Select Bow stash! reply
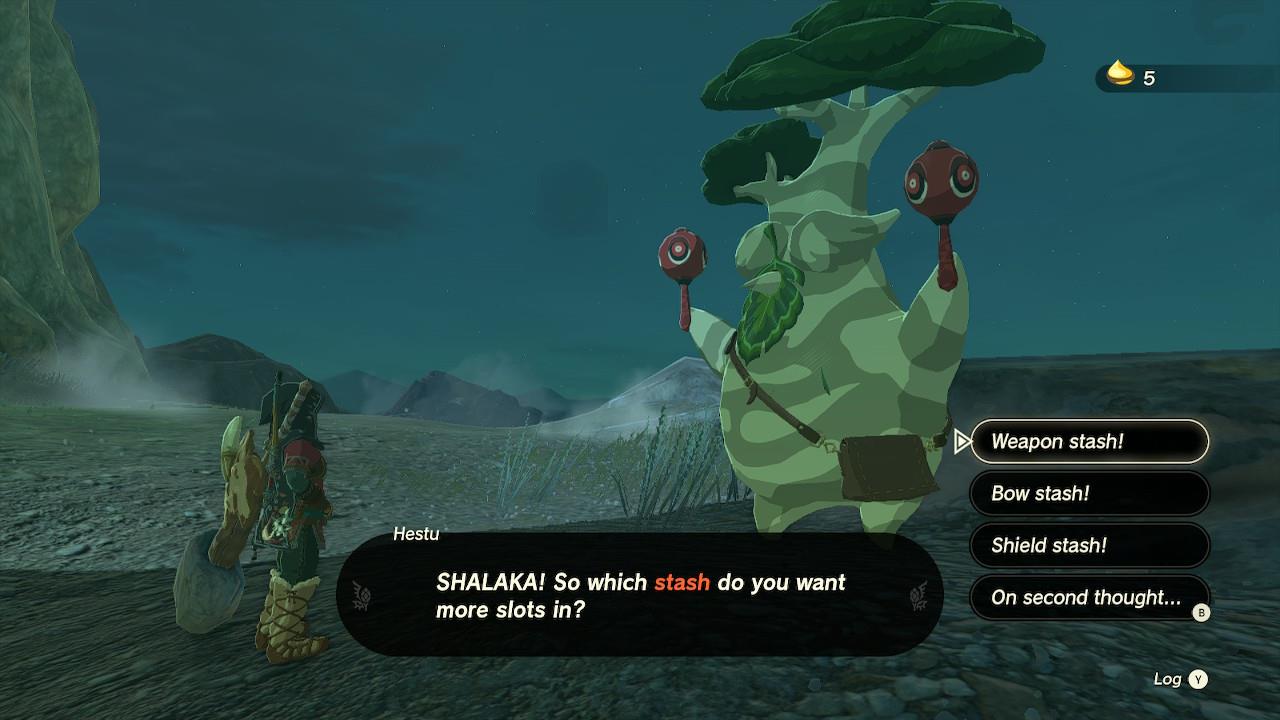Screen dimensions: 1280x720 coord(1089,493)
